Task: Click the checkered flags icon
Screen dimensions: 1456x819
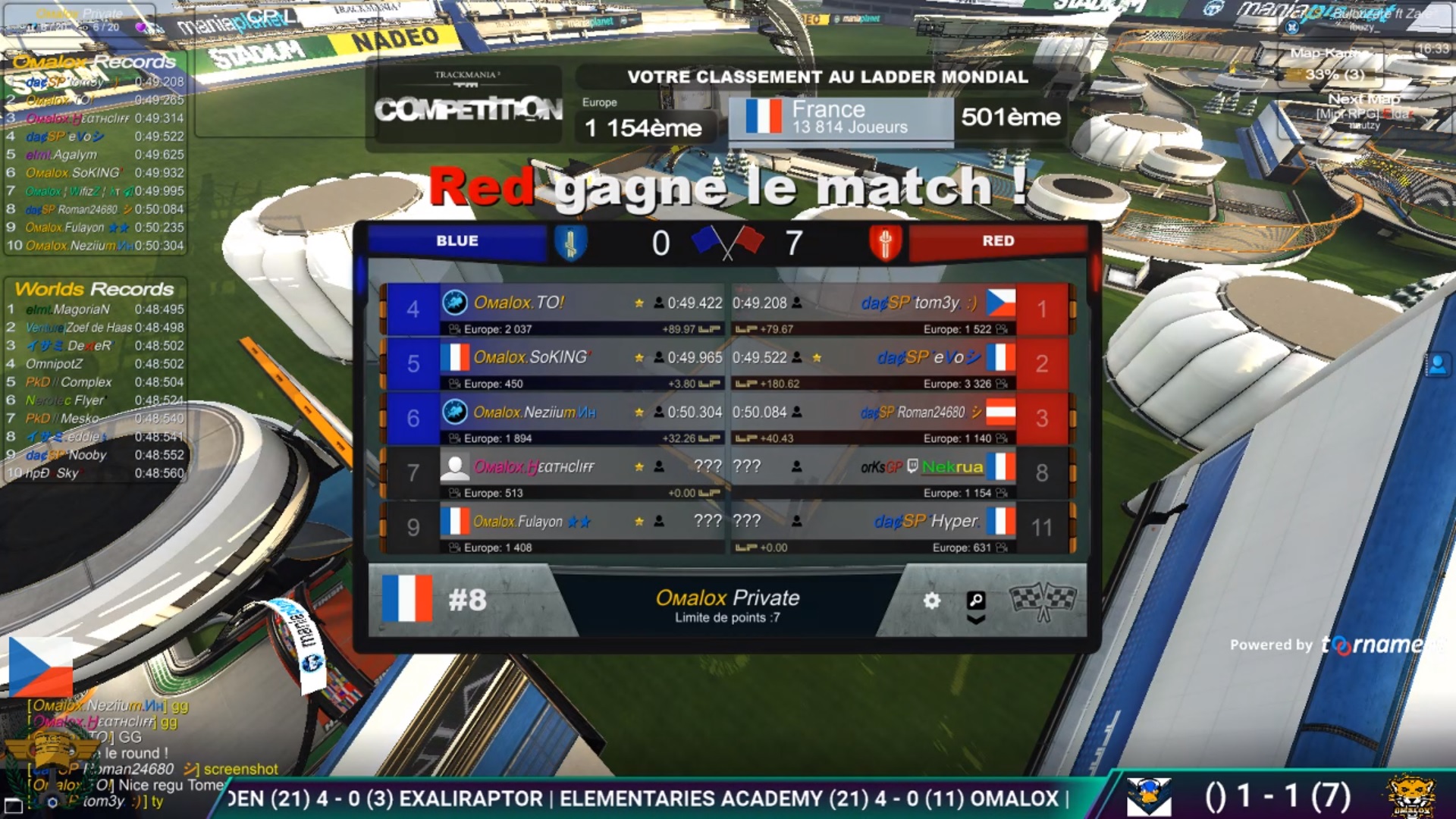Action: coord(1043,601)
